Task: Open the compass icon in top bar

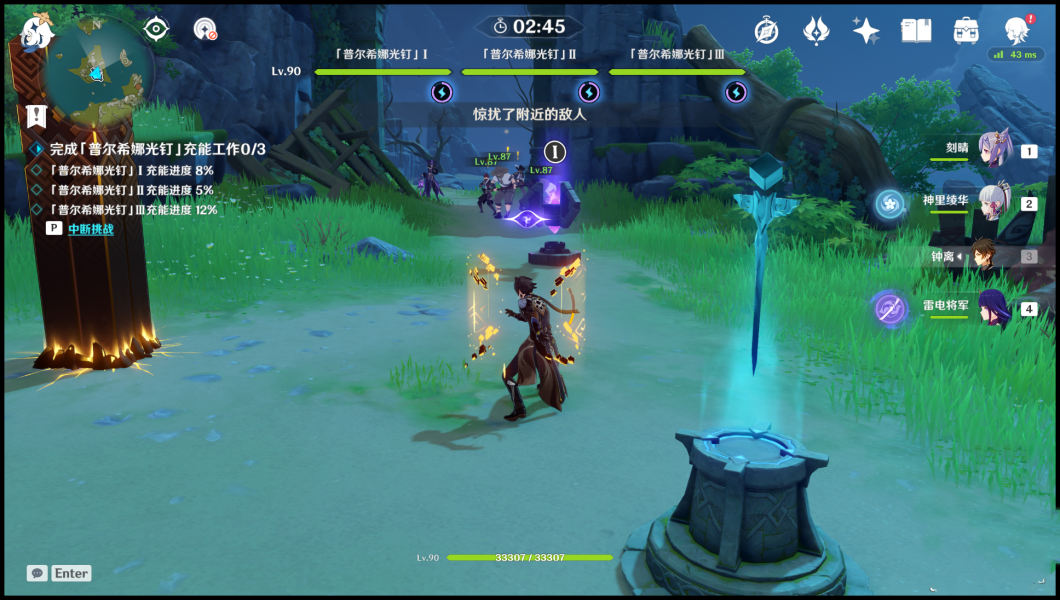Action: 767,31
